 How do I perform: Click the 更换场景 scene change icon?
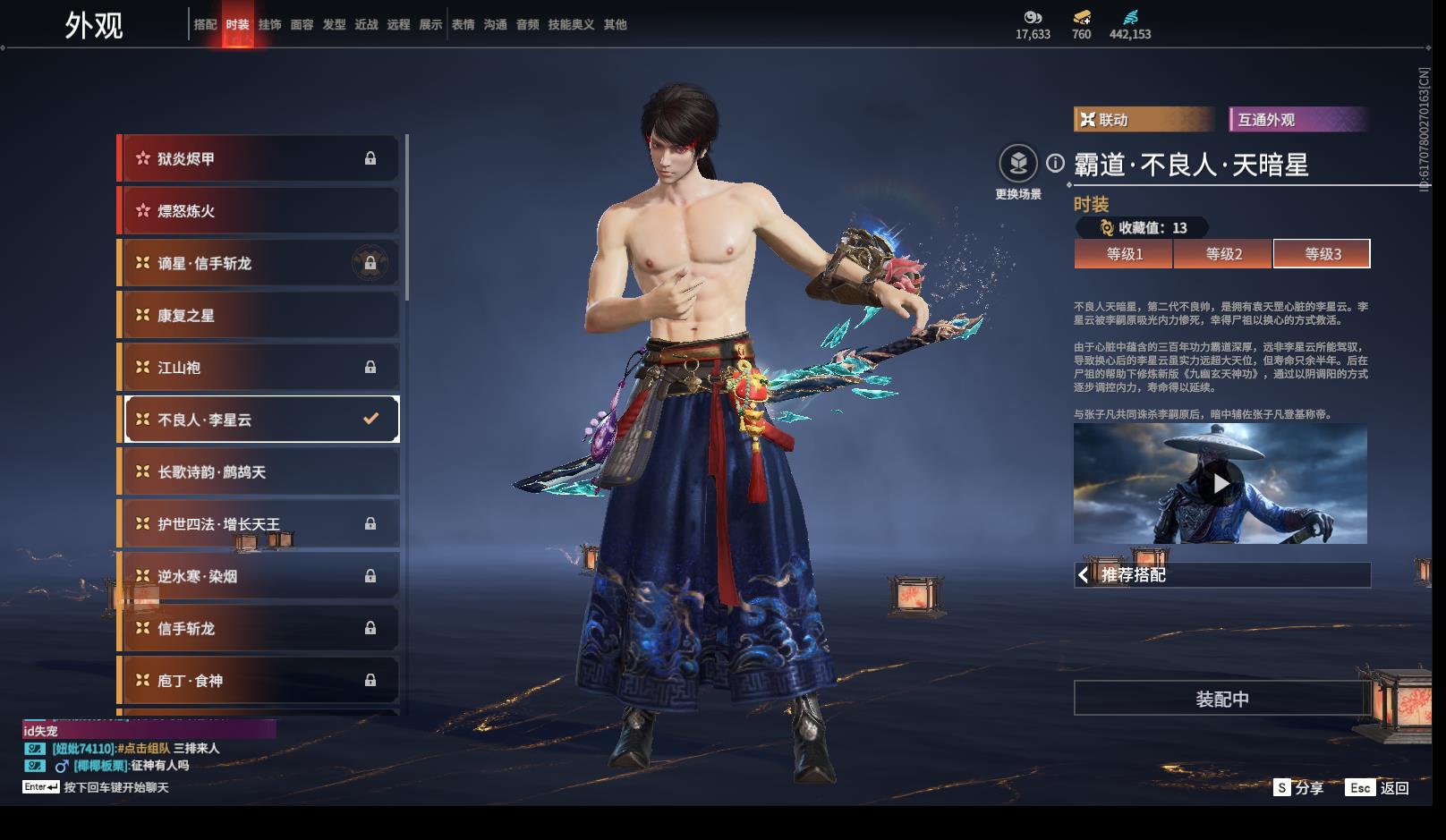coord(1018,164)
